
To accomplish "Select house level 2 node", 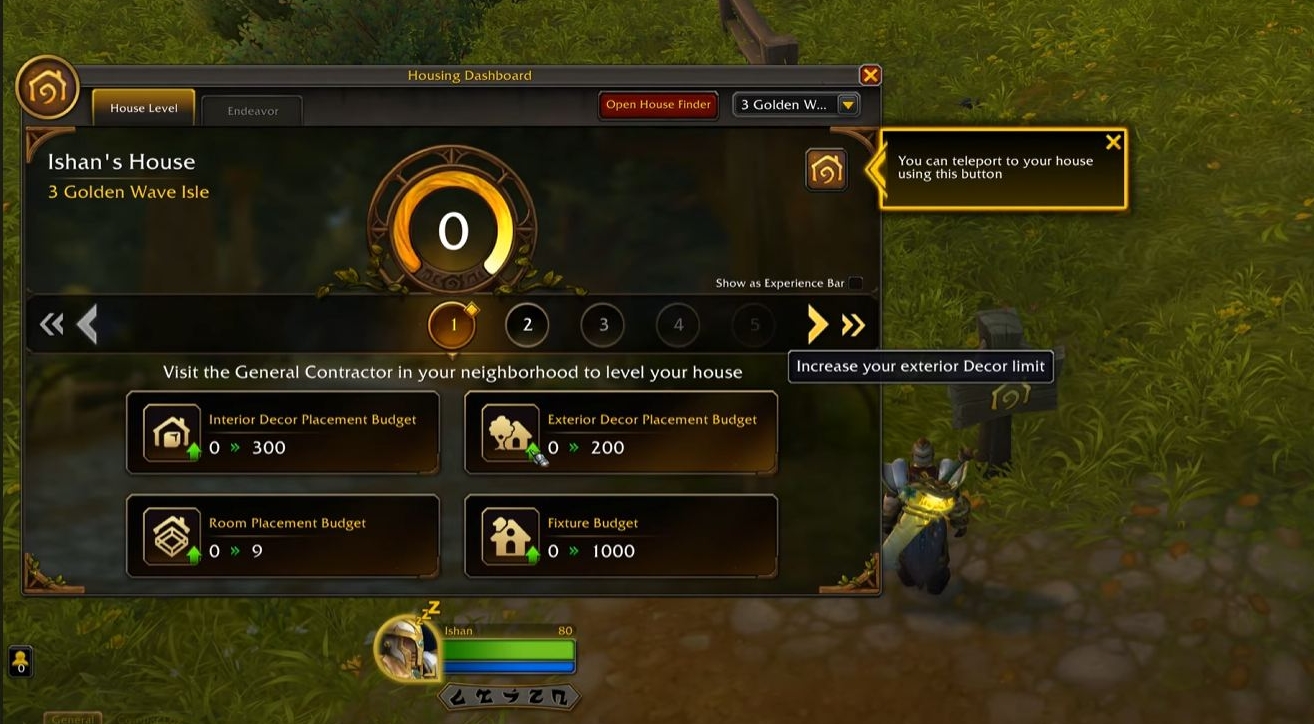I will [x=527, y=324].
